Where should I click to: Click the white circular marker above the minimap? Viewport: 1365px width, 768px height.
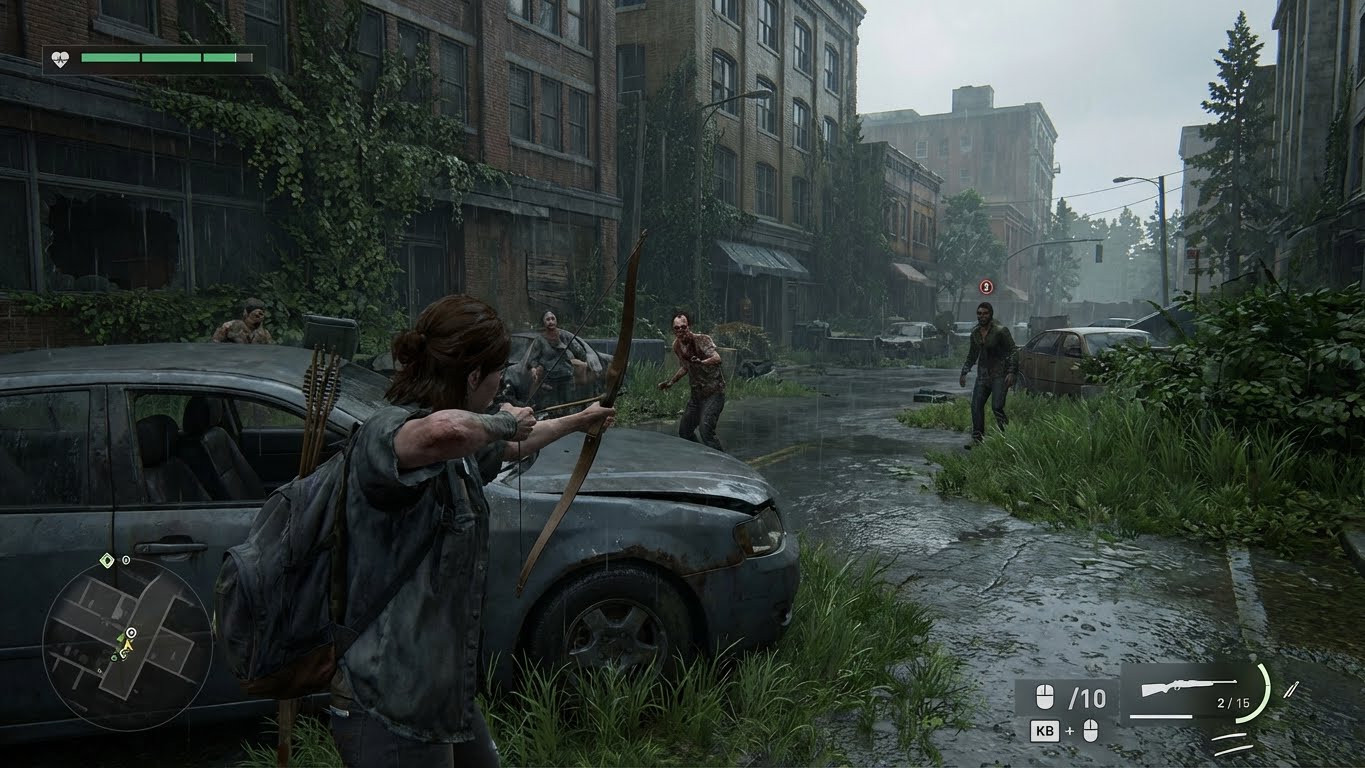coord(126,559)
